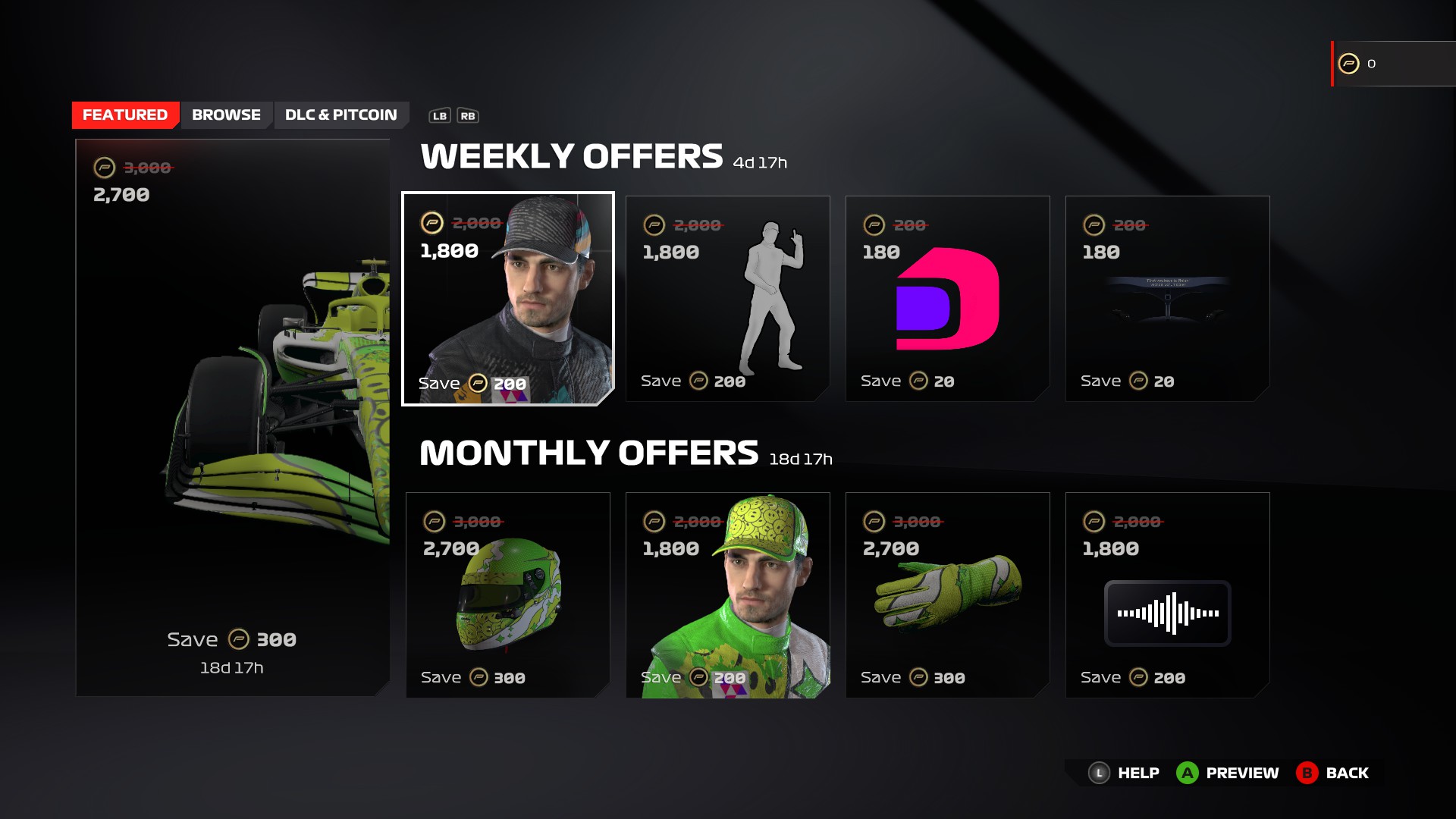Image resolution: width=1456 pixels, height=819 pixels.
Task: Select the monthly green smiley cap offer
Action: tap(728, 595)
